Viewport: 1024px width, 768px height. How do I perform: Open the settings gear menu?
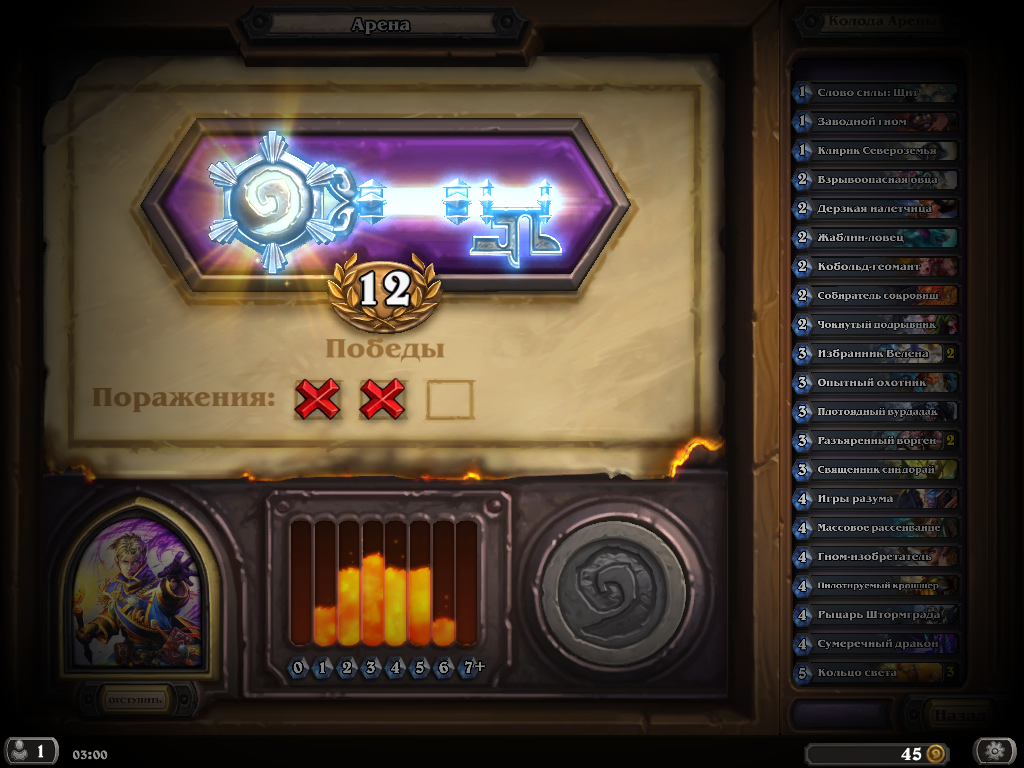coord(994,751)
